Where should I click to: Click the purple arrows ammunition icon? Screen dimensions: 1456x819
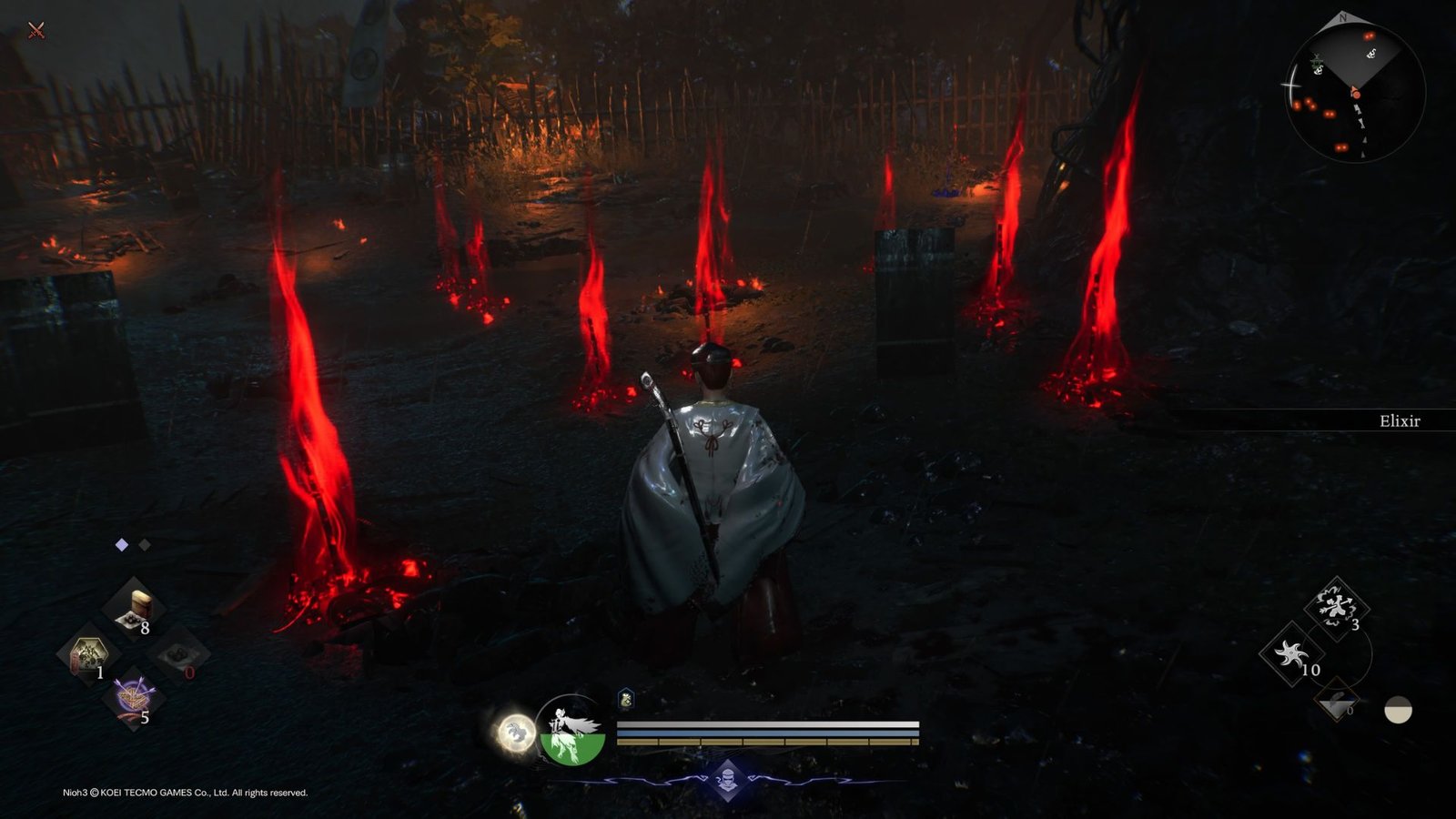tap(133, 694)
